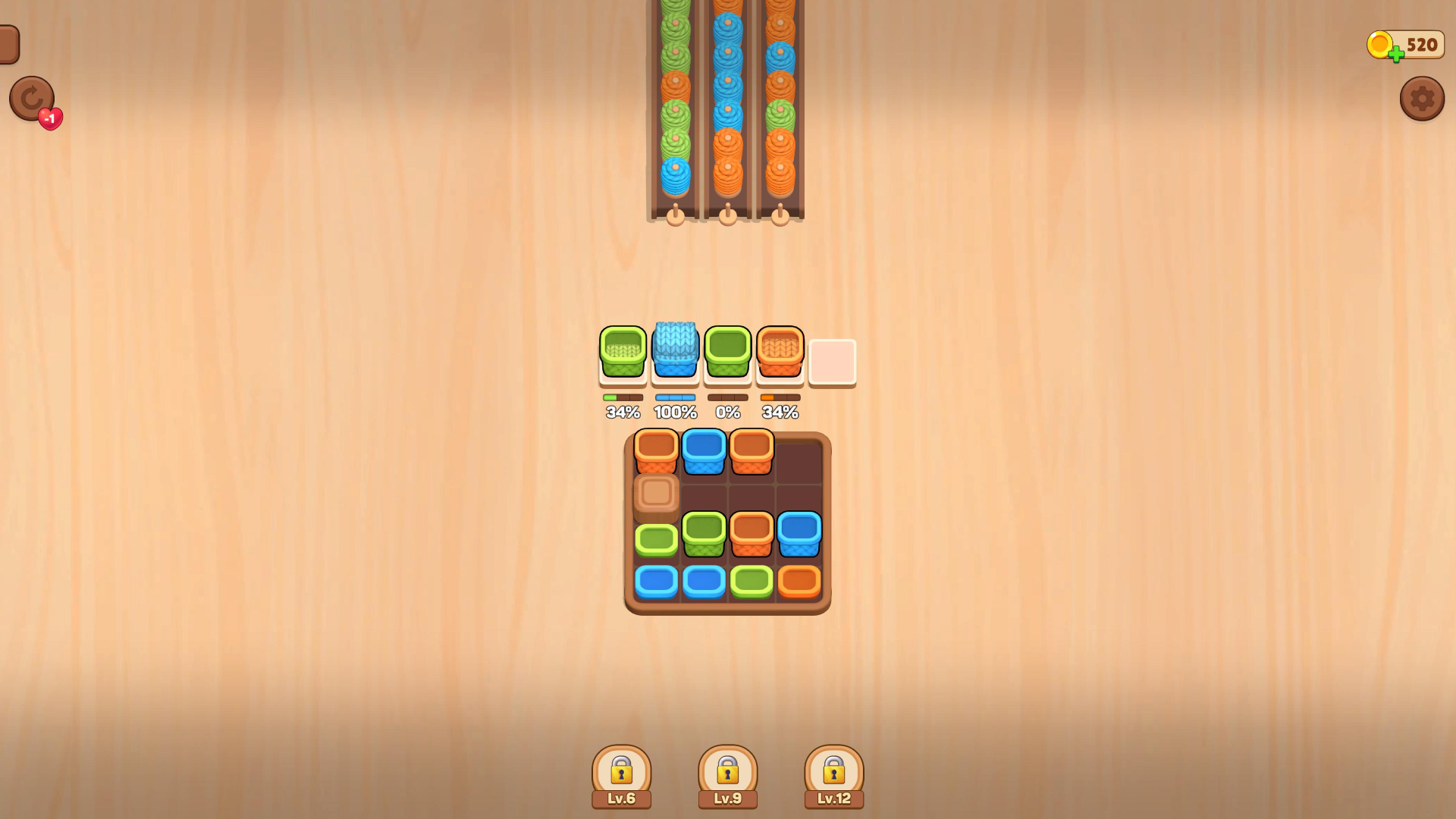
Task: Pull the rightmost yarn rail handle
Action: 778,215
